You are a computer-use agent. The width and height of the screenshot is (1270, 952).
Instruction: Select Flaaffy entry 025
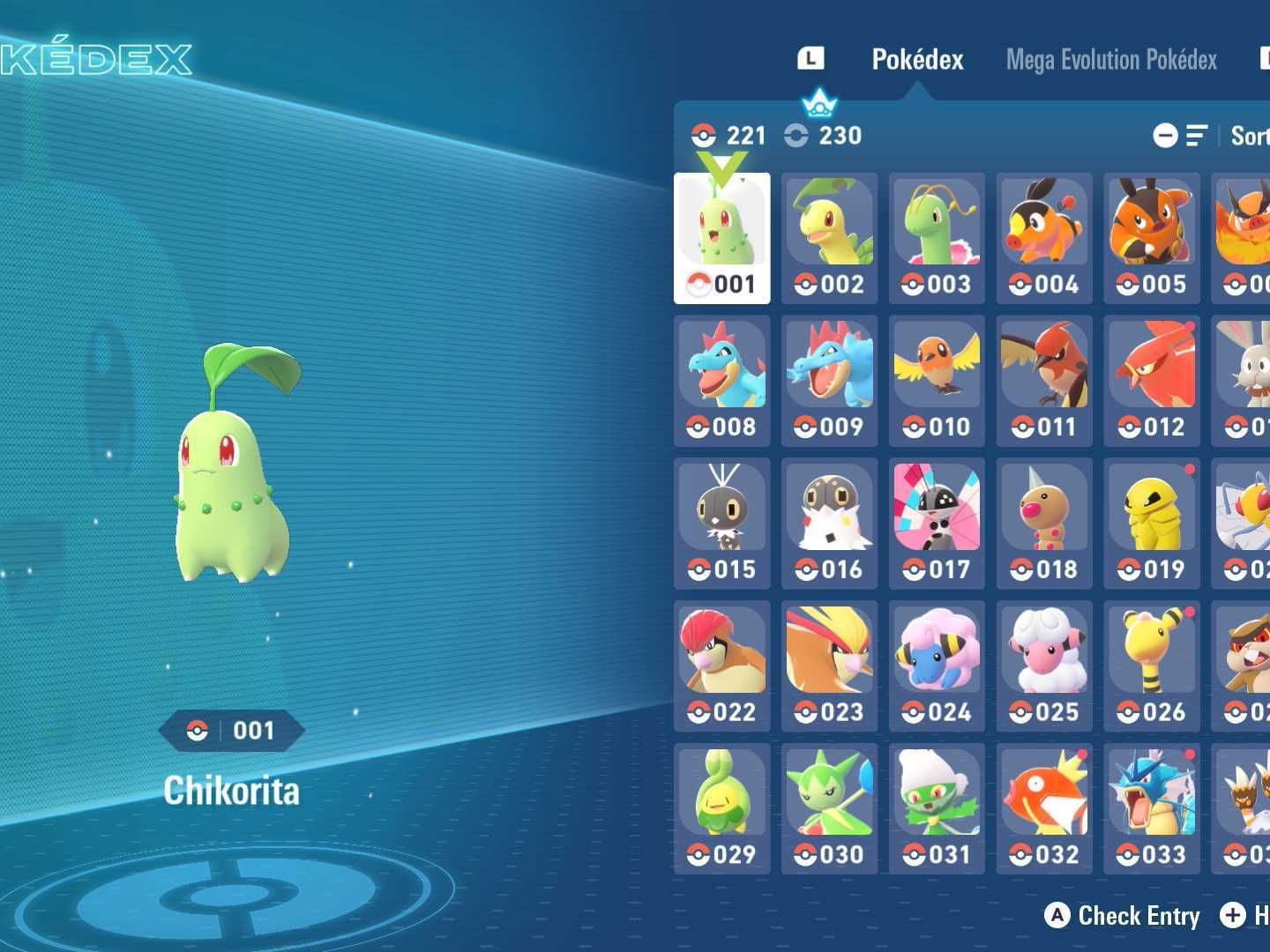(x=1044, y=666)
